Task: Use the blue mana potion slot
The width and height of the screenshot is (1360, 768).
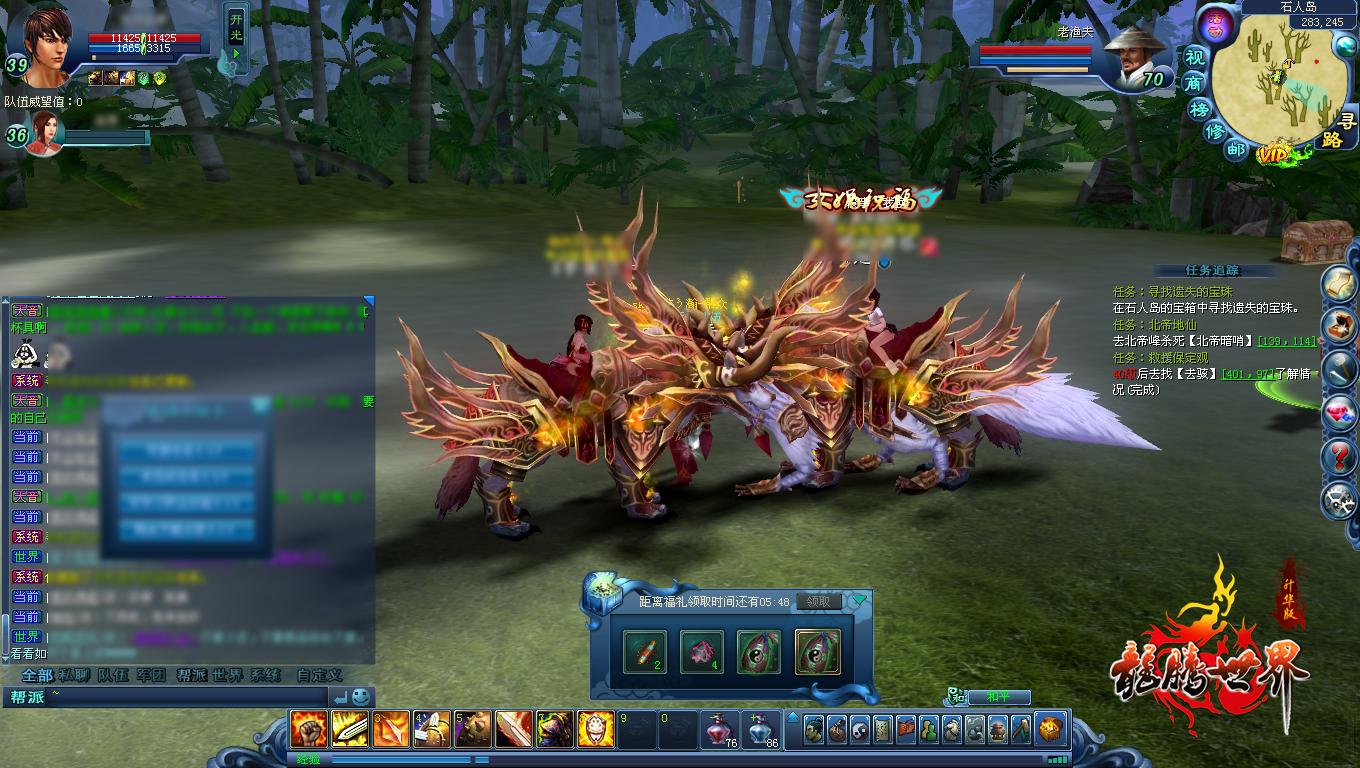Action: [x=760, y=729]
